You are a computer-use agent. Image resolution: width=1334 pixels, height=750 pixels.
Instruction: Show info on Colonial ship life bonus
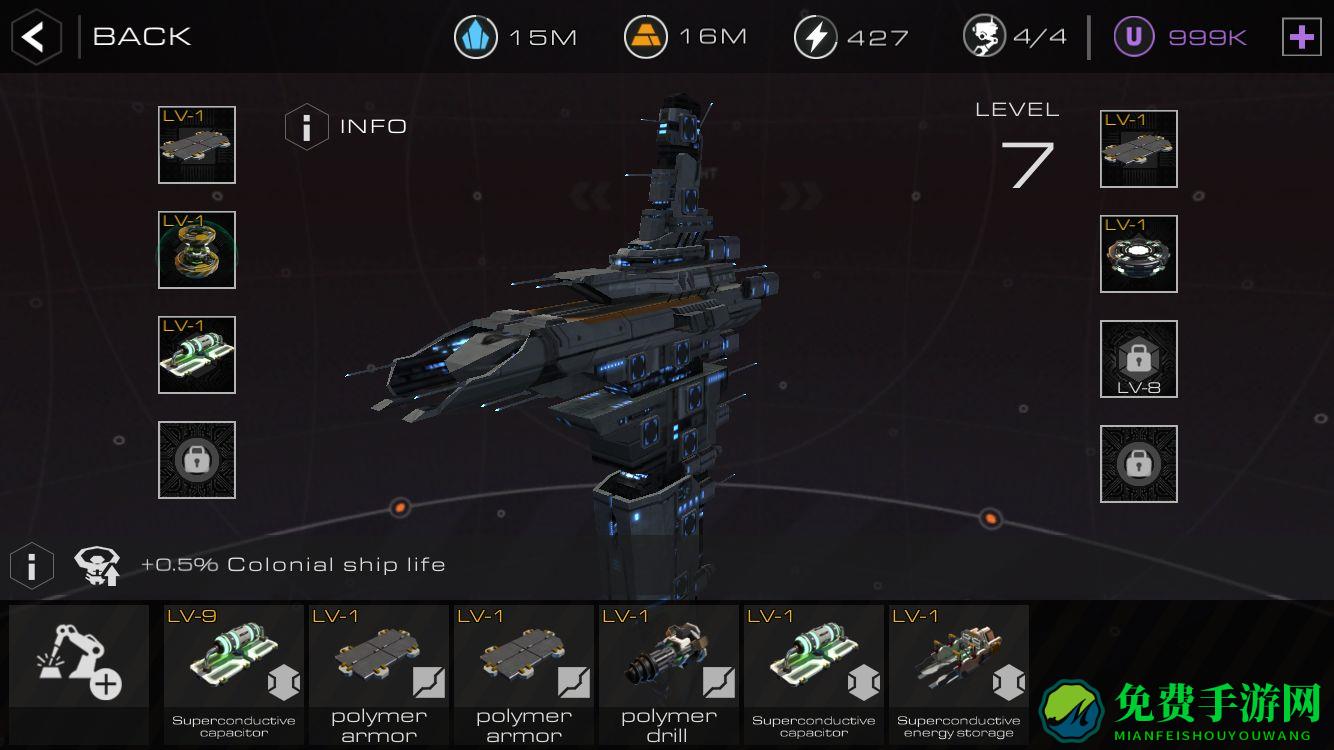pos(32,566)
